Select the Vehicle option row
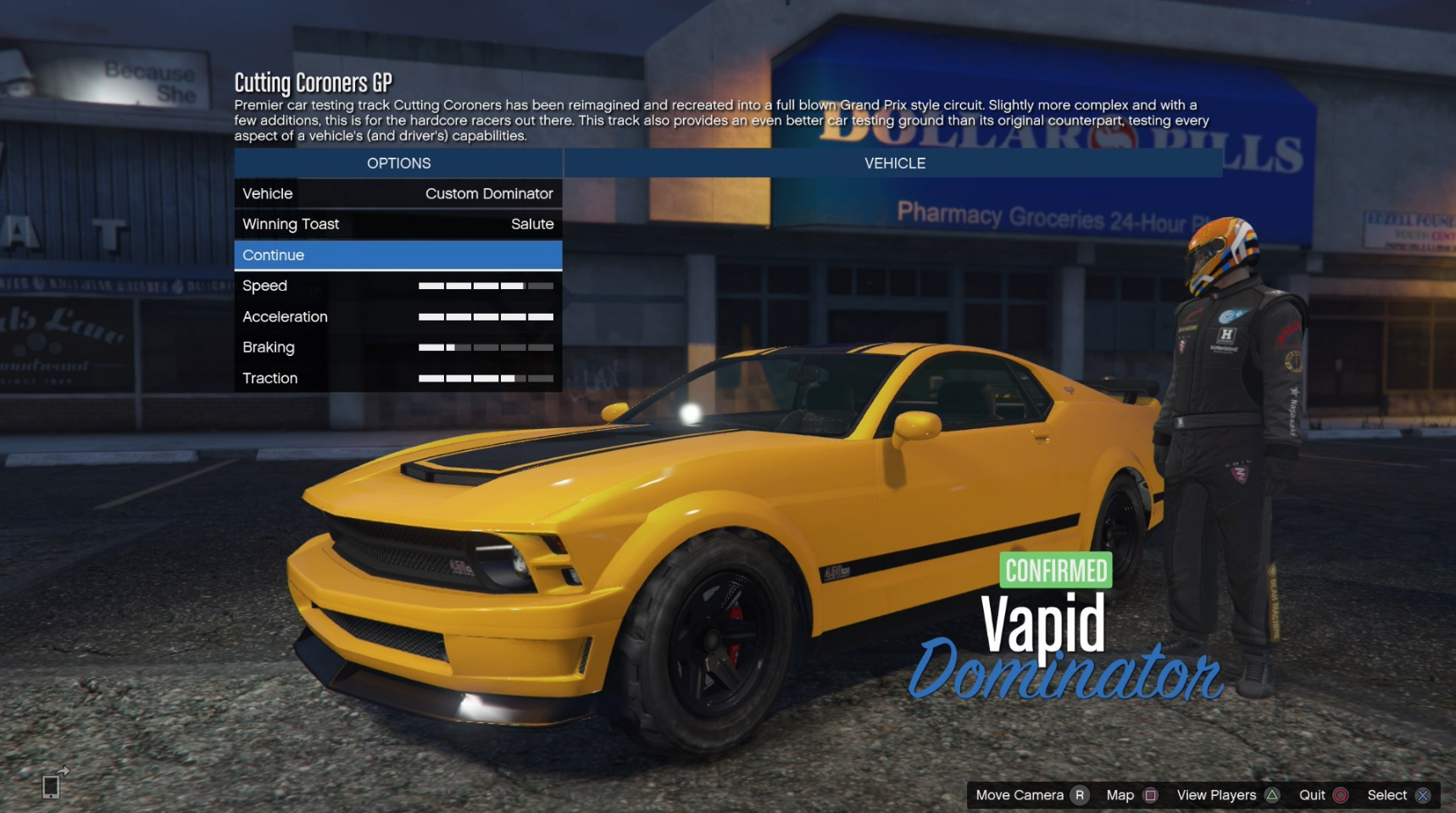 (x=397, y=193)
